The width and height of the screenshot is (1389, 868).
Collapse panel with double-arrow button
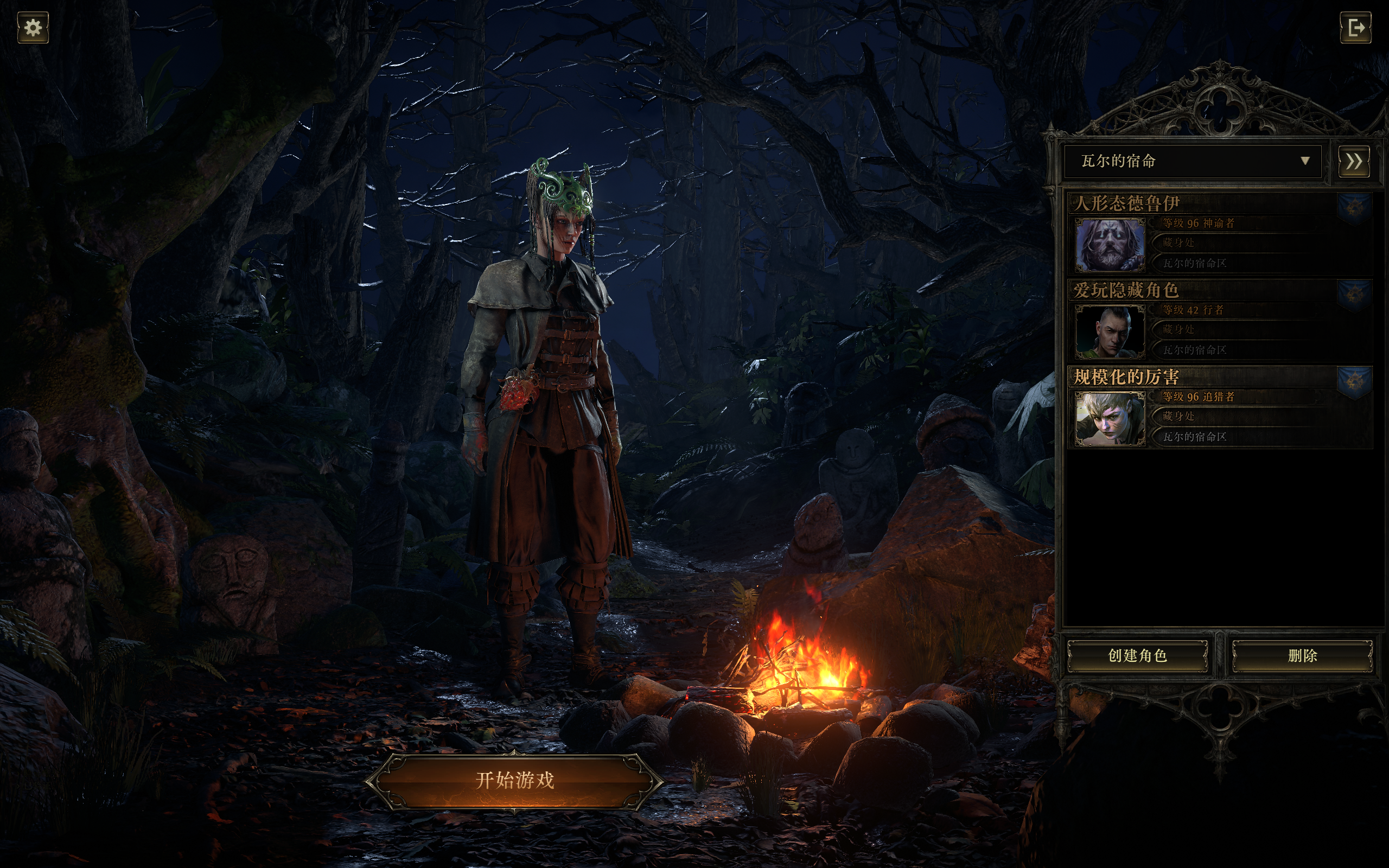(x=1353, y=161)
